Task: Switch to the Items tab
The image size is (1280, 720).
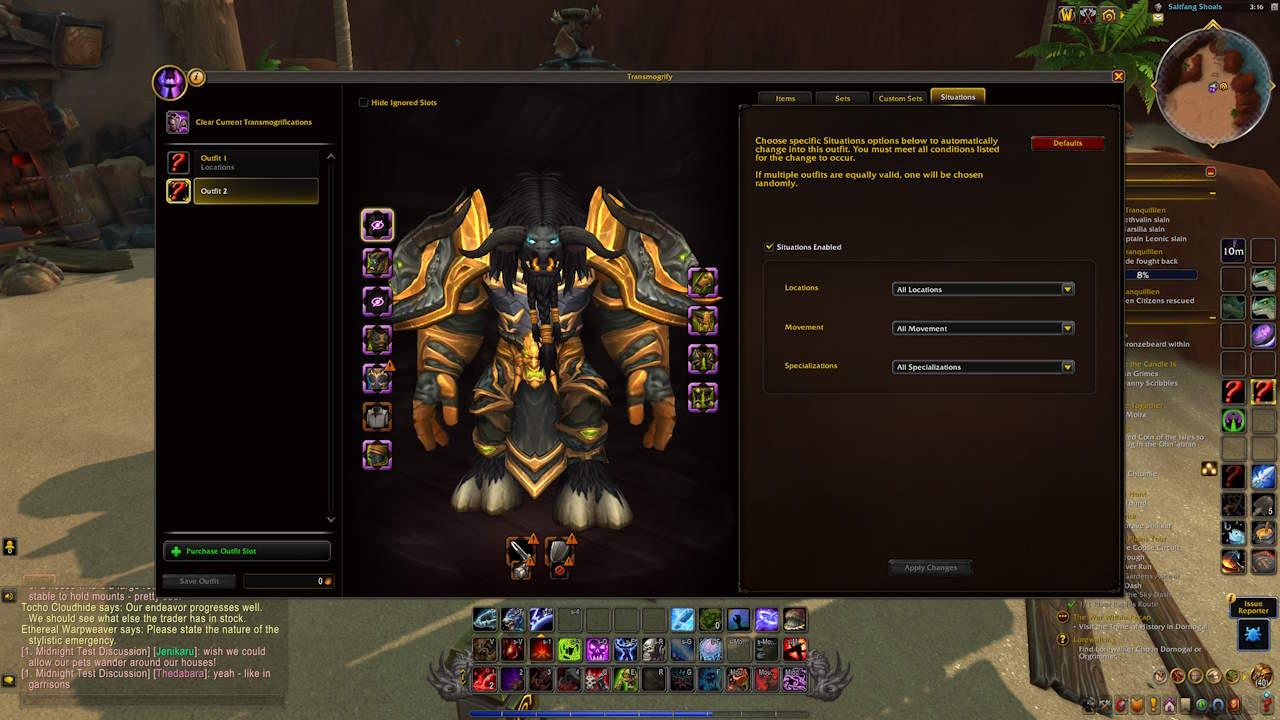Action: pyautogui.click(x=785, y=98)
